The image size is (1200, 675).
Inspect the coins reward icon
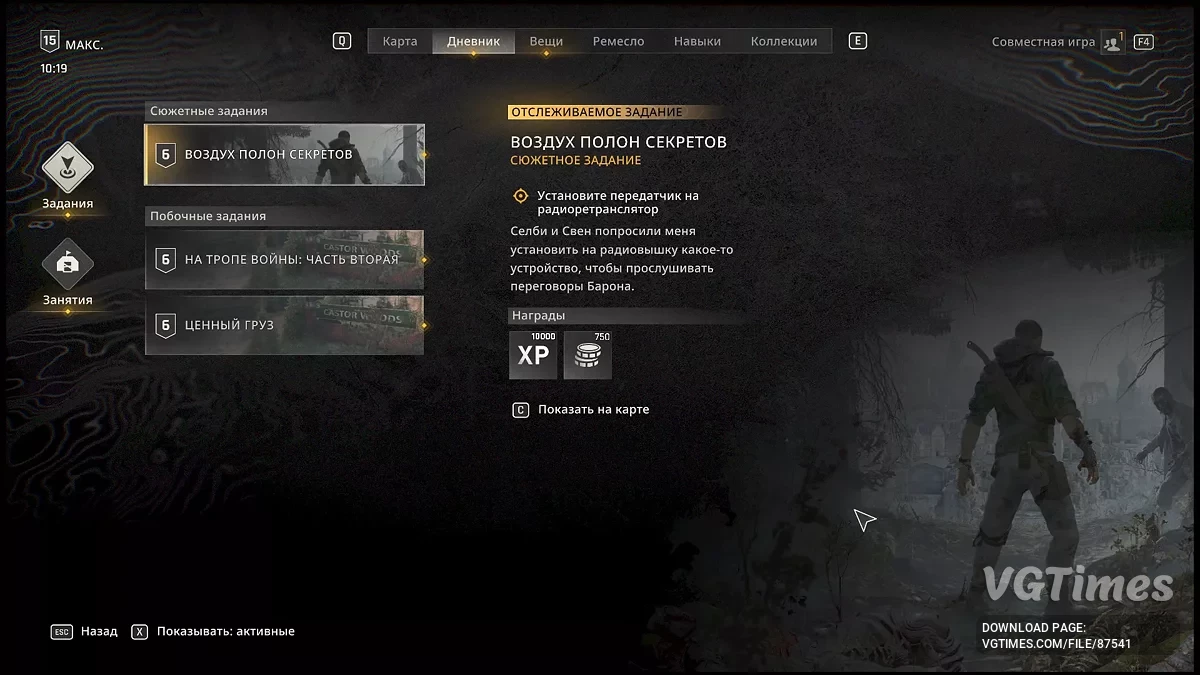click(x=588, y=356)
